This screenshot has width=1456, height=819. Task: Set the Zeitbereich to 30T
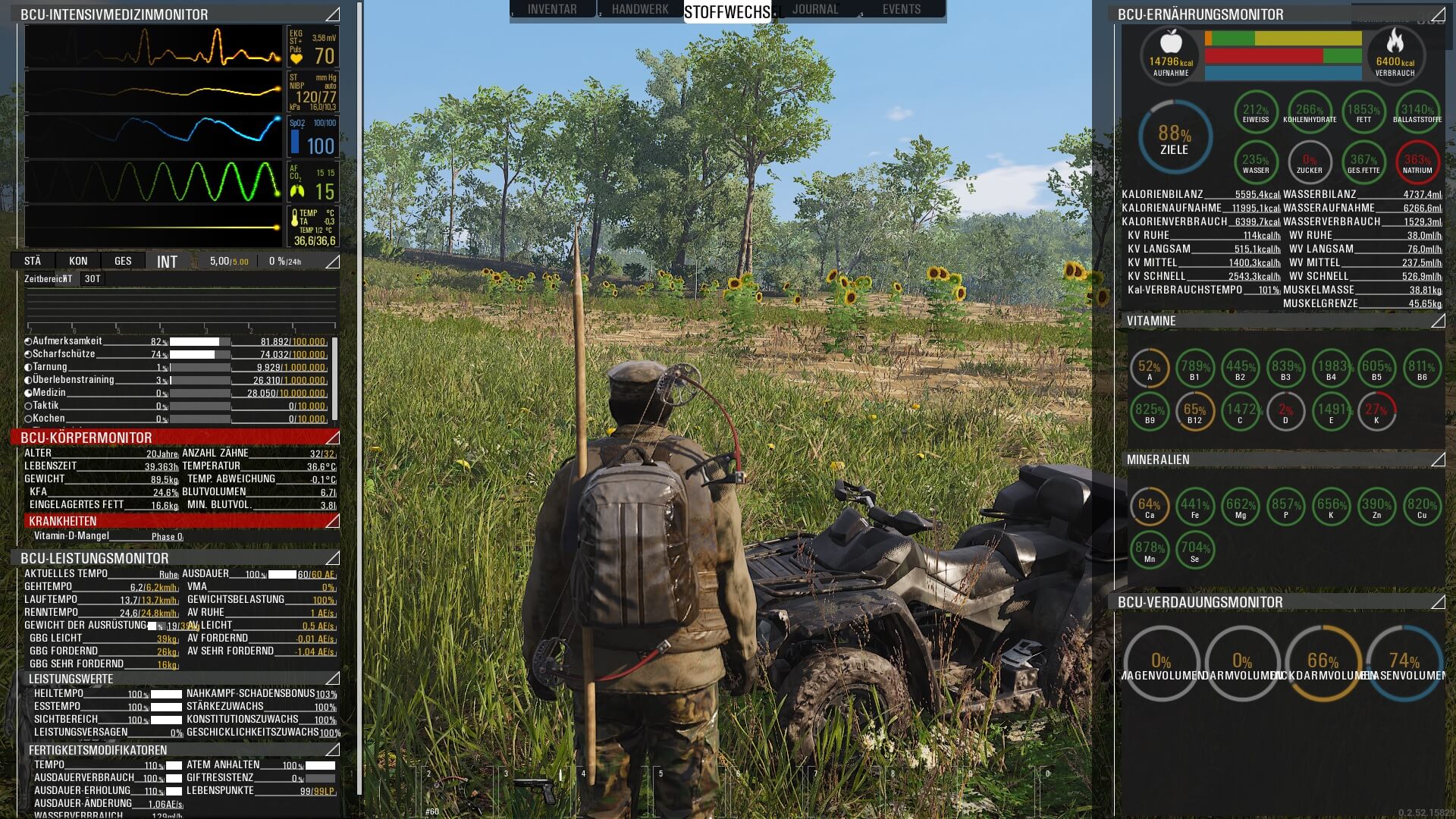tap(93, 279)
